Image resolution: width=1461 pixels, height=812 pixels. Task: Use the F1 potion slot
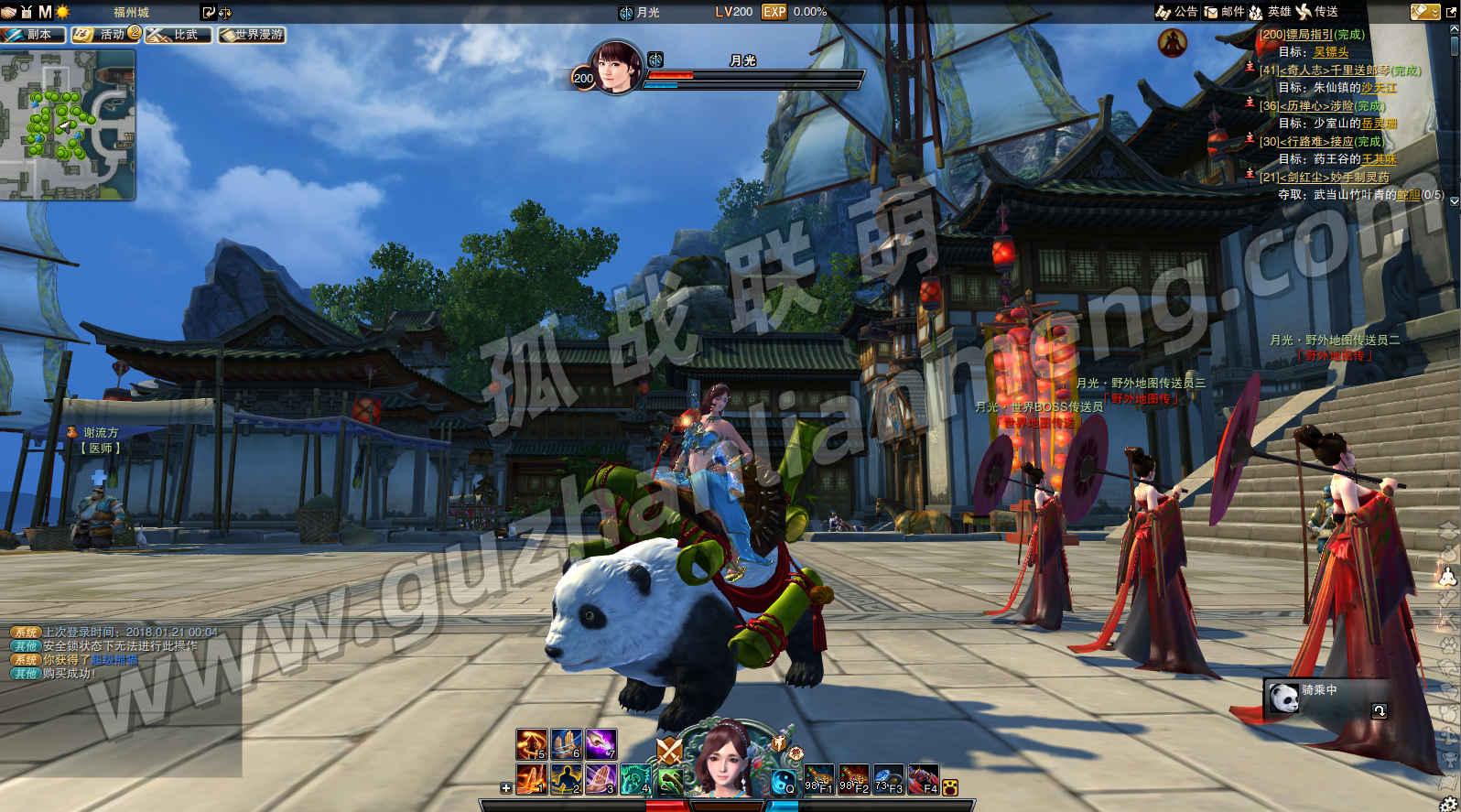(818, 779)
